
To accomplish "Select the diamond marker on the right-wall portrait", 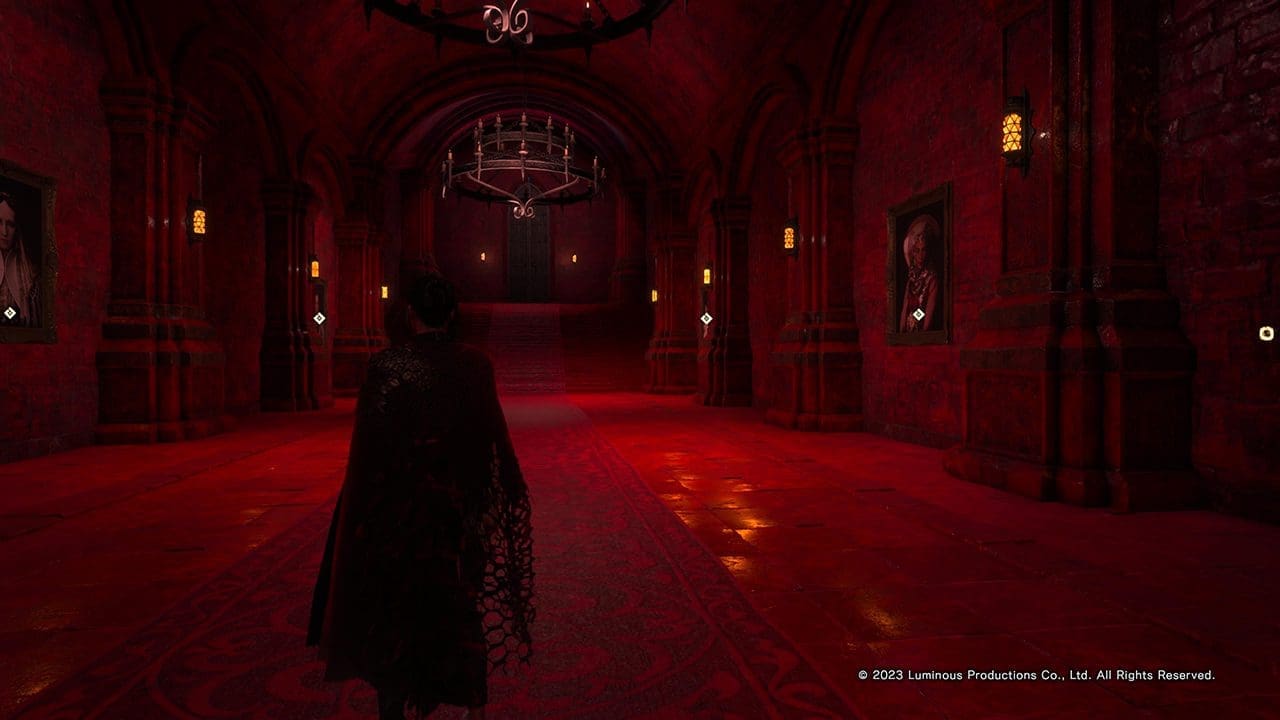I will pyautogui.click(x=918, y=315).
